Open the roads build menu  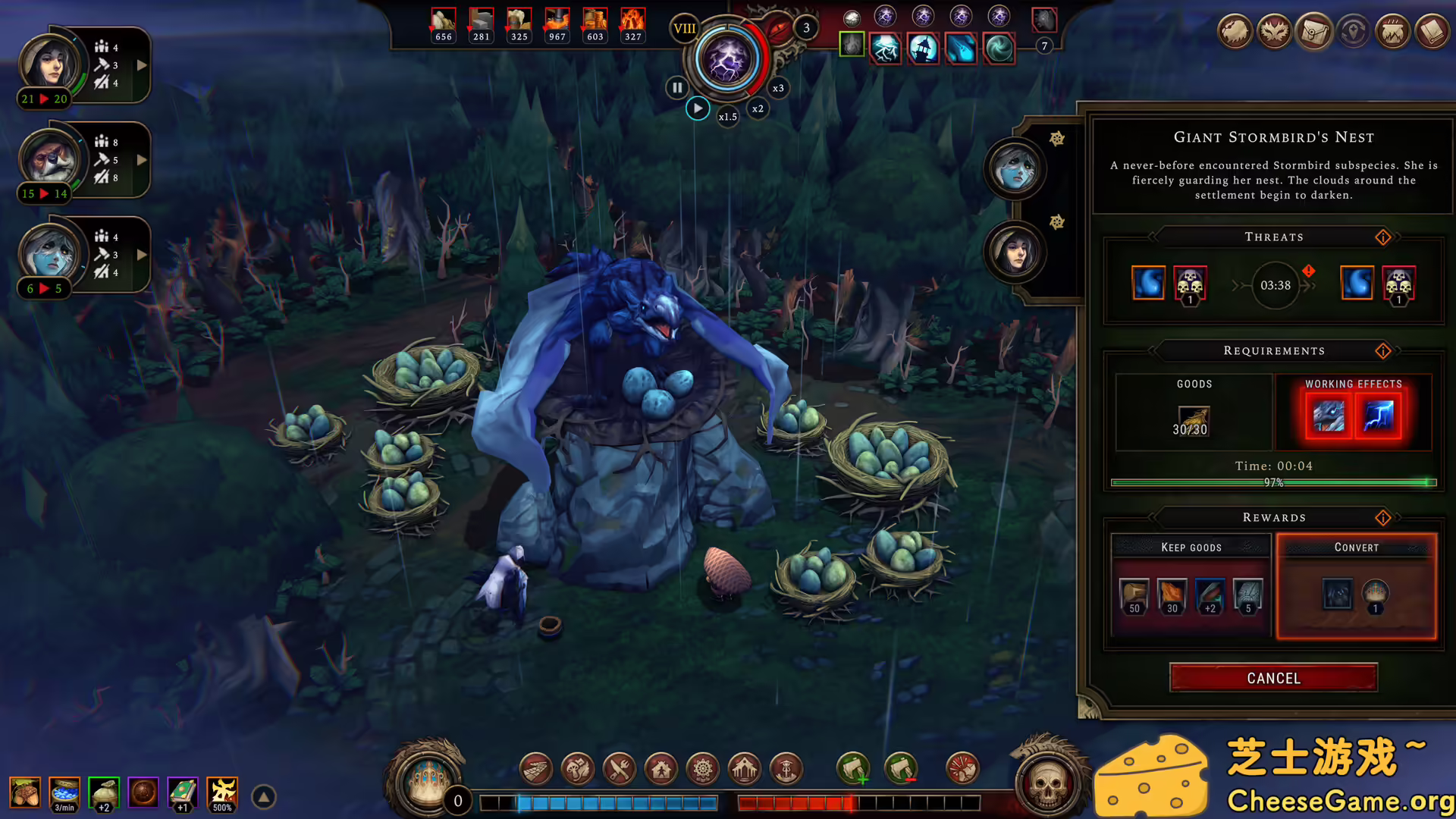coord(536,769)
